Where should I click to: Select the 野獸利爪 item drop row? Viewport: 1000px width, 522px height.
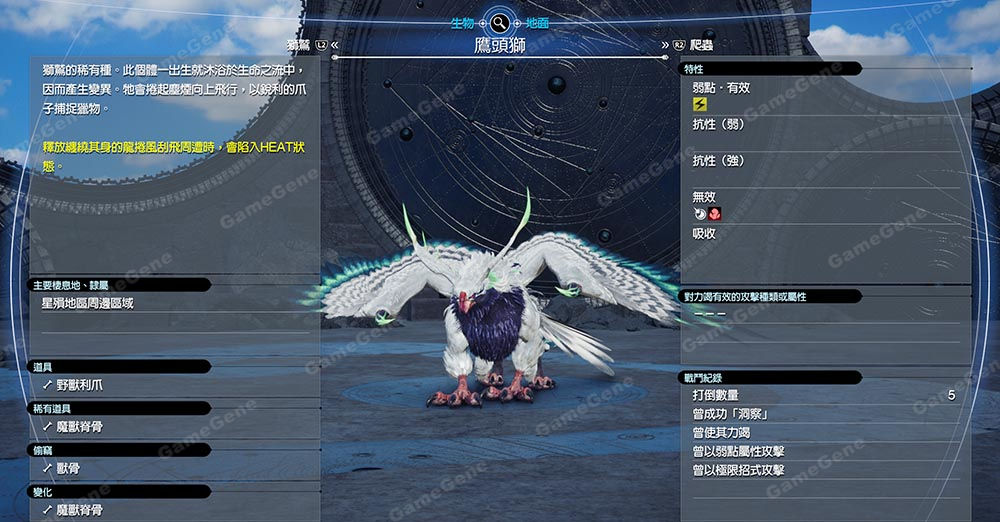point(80,385)
